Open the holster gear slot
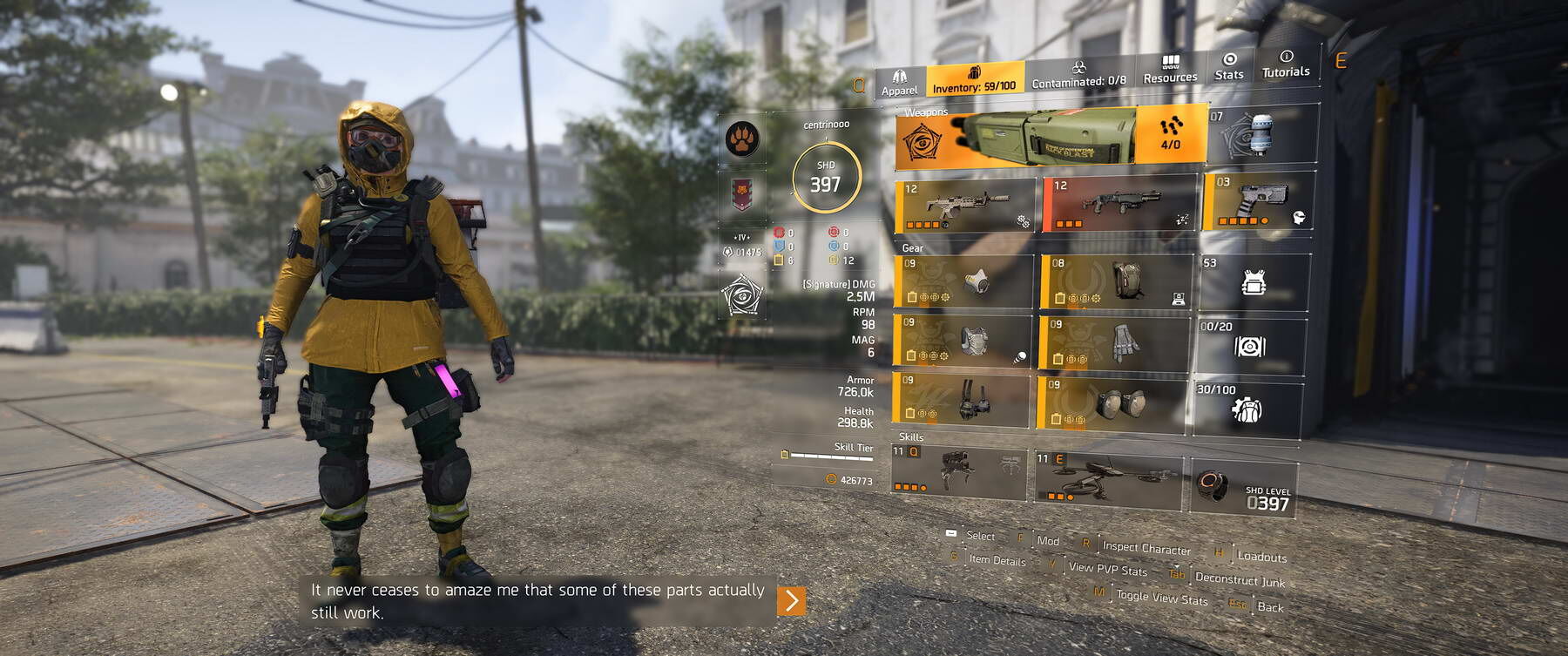This screenshot has width=1568, height=656. tap(963, 399)
